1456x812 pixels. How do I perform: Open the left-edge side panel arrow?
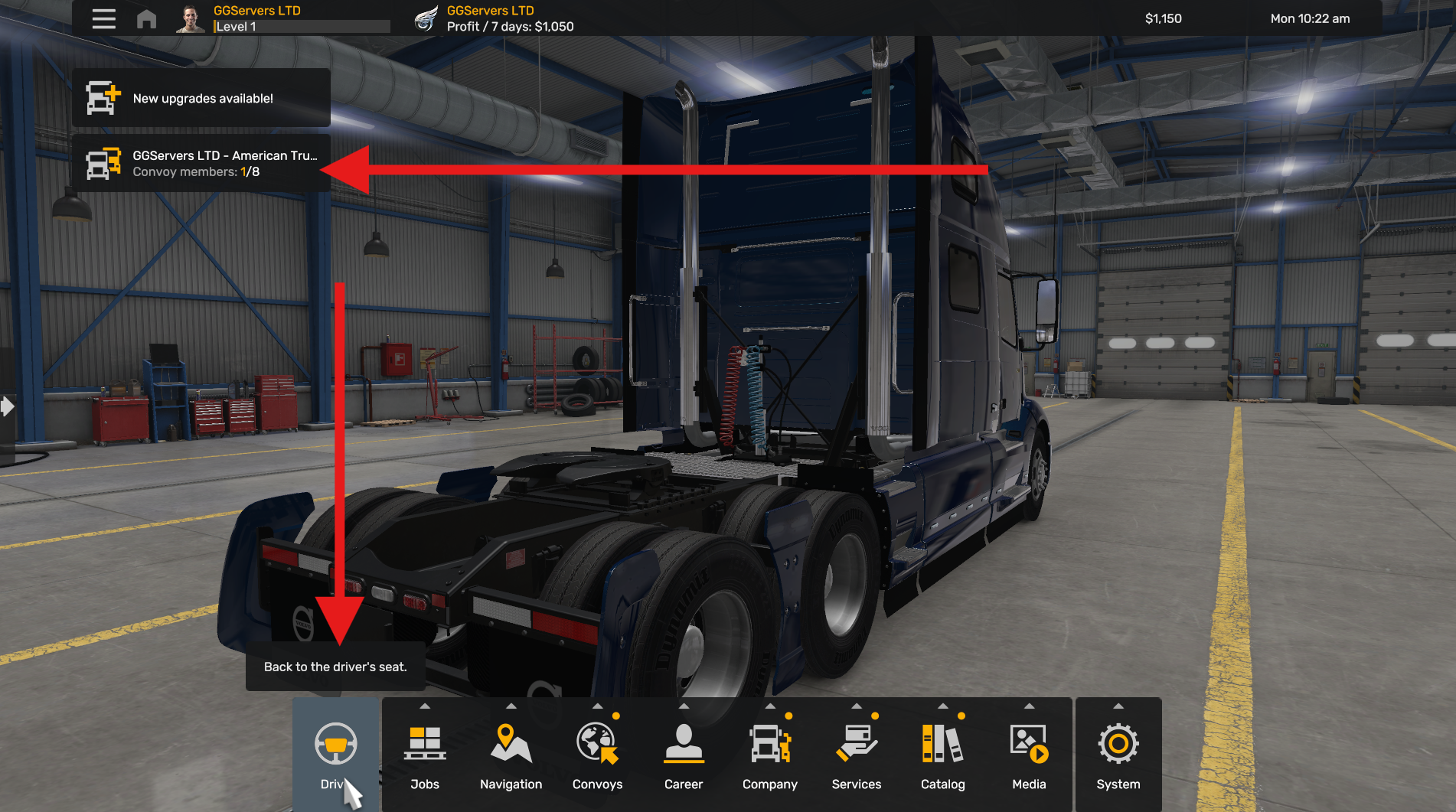pos(7,408)
